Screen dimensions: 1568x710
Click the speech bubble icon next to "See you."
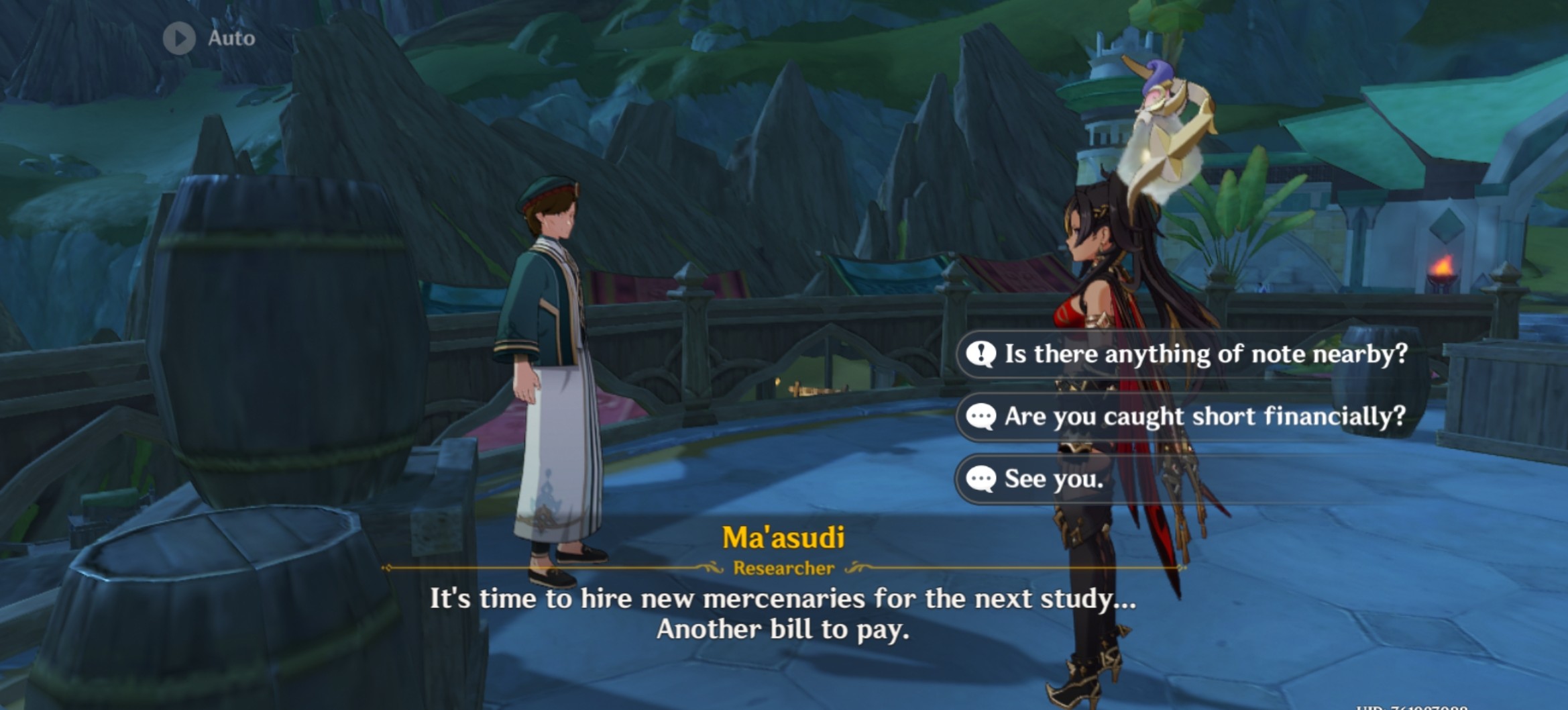[x=980, y=478]
